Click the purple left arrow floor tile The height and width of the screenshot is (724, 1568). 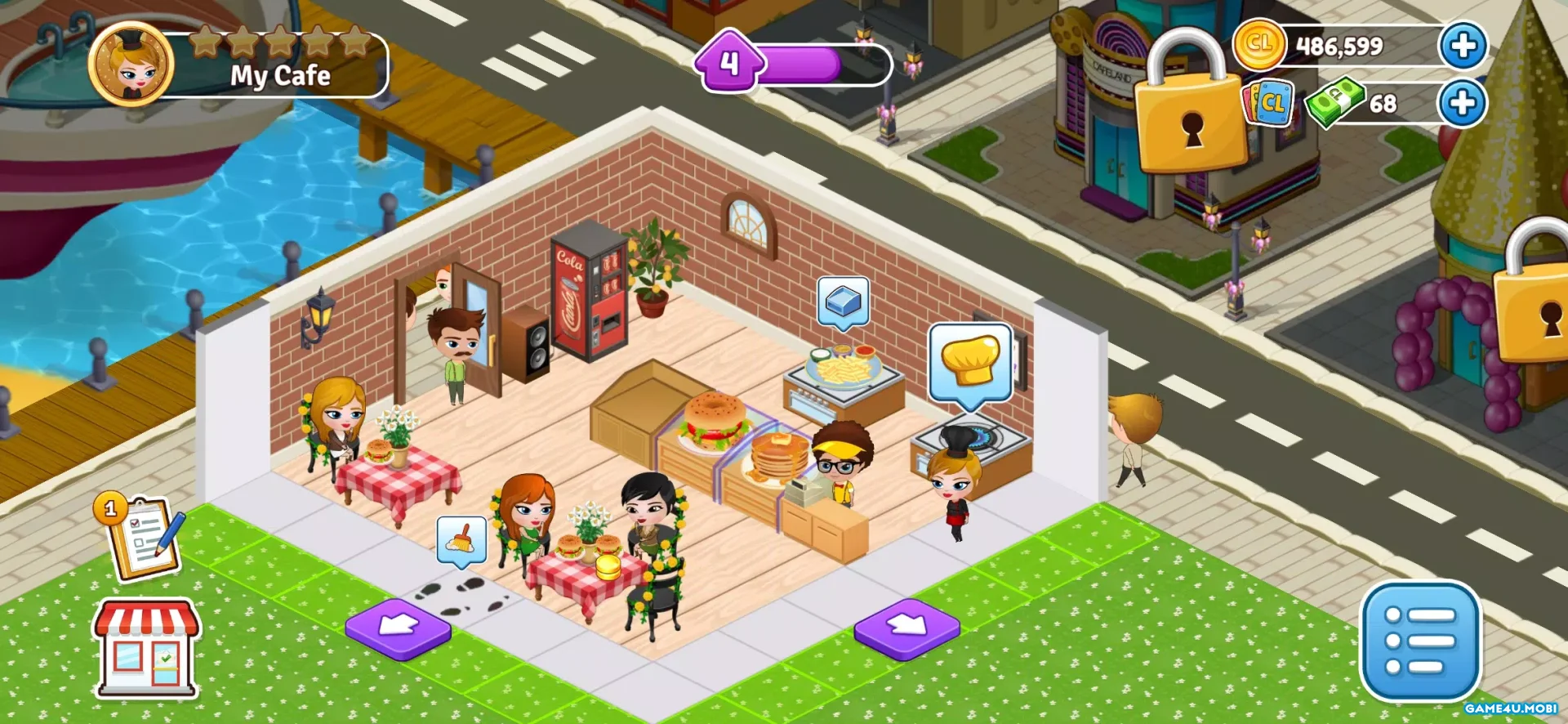[x=399, y=628]
